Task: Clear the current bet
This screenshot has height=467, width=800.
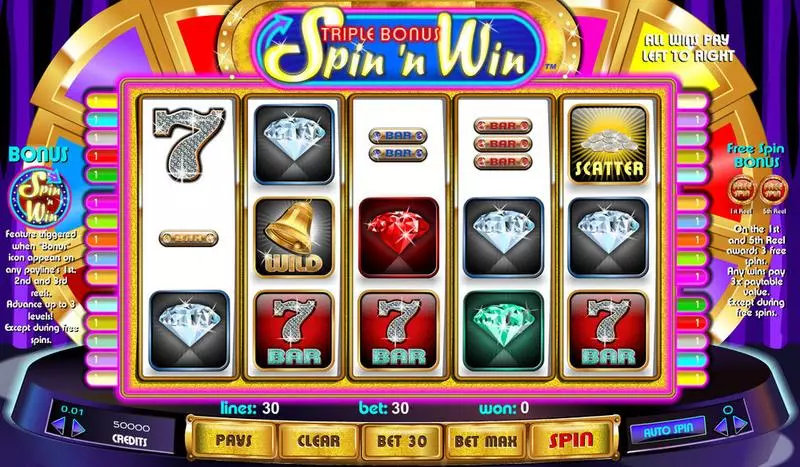Action: [317, 439]
